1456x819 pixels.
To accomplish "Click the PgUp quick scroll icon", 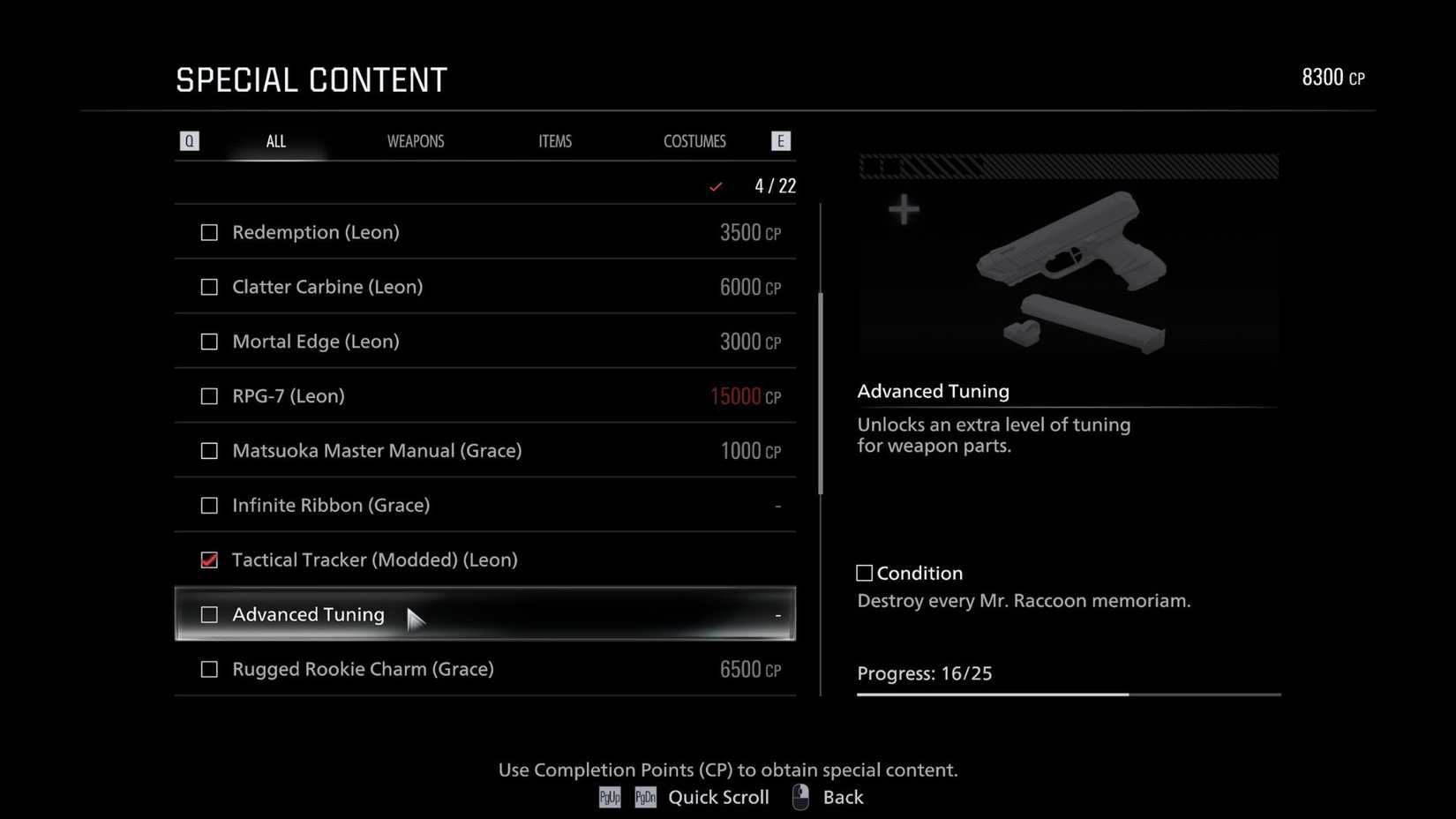I will point(609,797).
